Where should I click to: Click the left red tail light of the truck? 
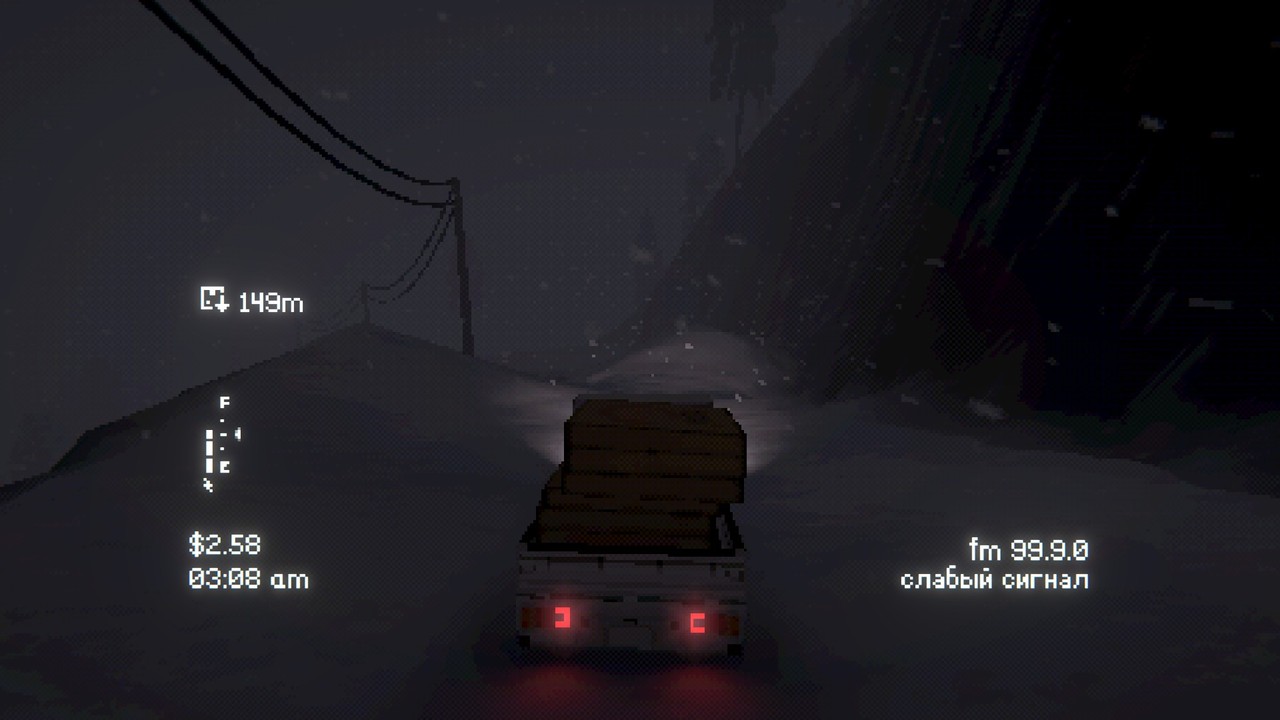click(x=565, y=618)
